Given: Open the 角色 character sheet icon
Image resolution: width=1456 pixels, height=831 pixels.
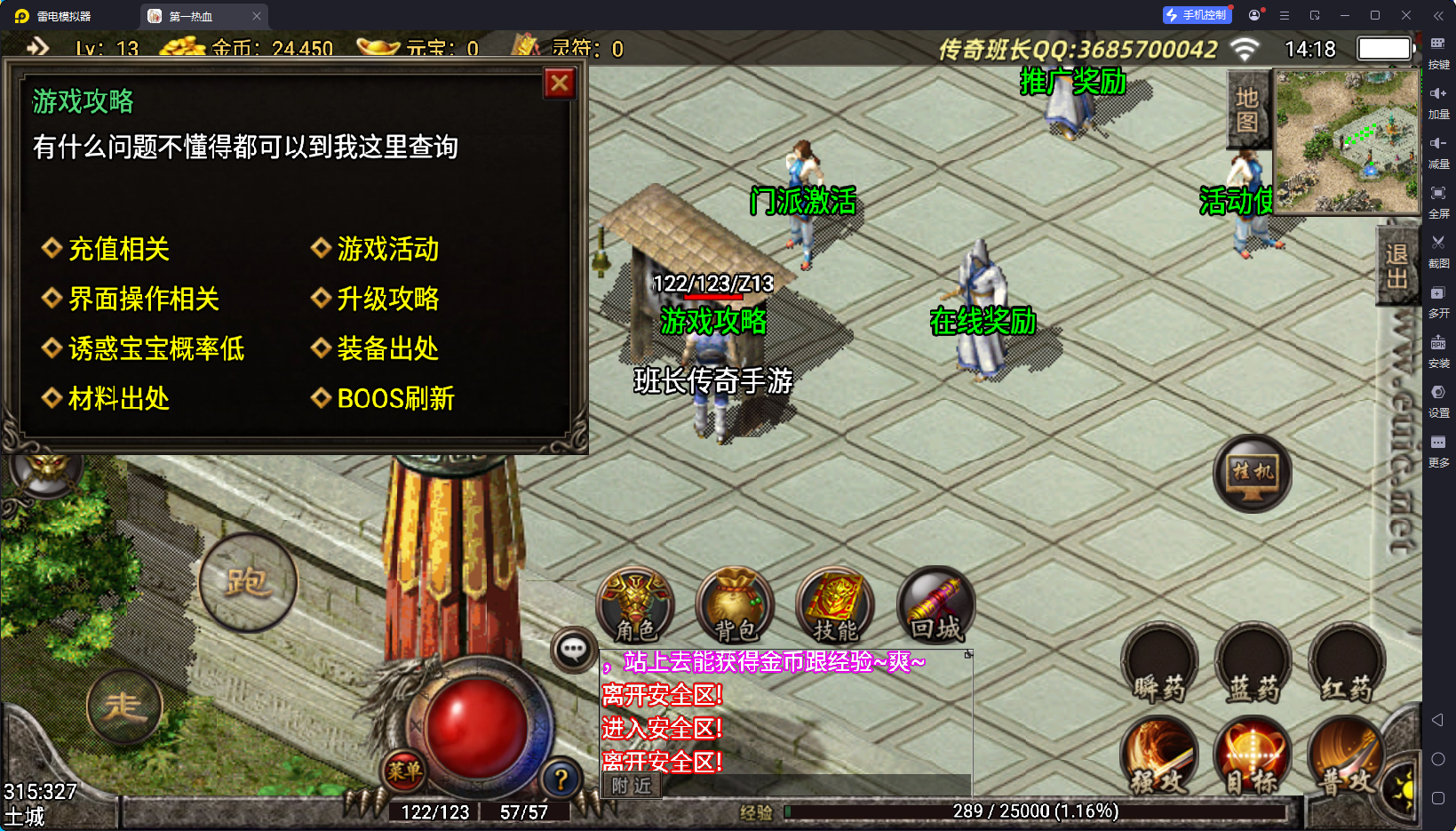Looking at the screenshot, I should [635, 605].
